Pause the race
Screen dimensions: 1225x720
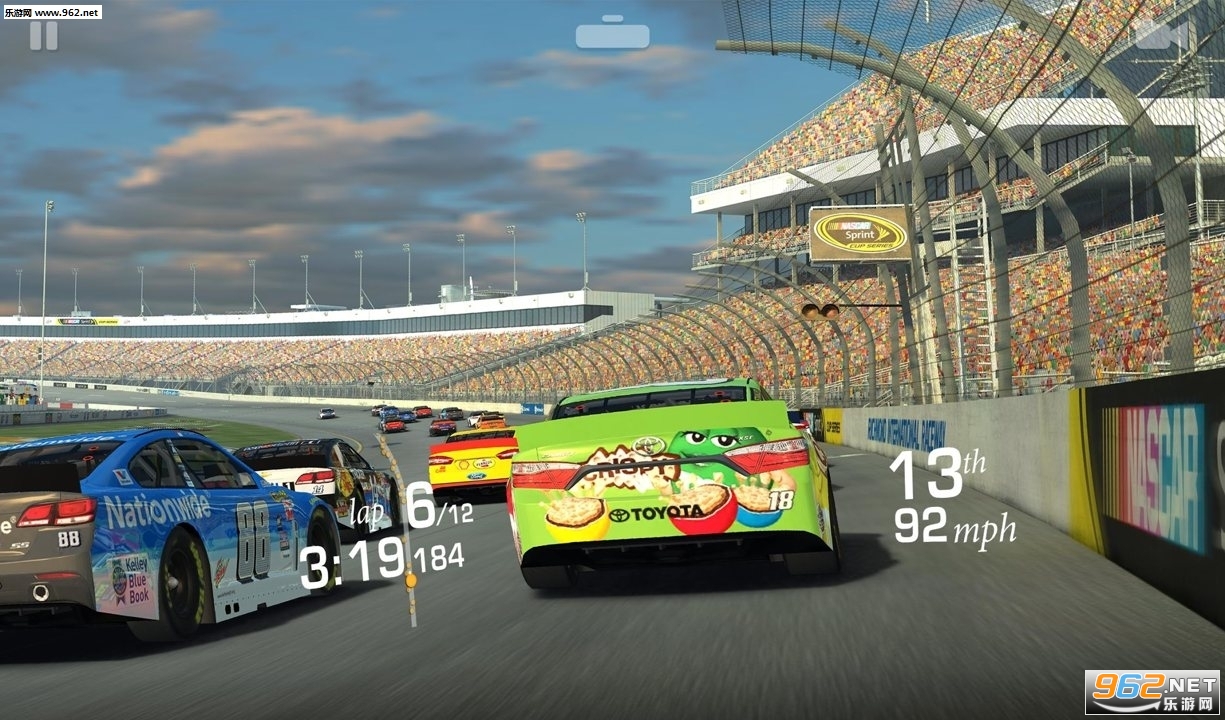click(x=43, y=35)
